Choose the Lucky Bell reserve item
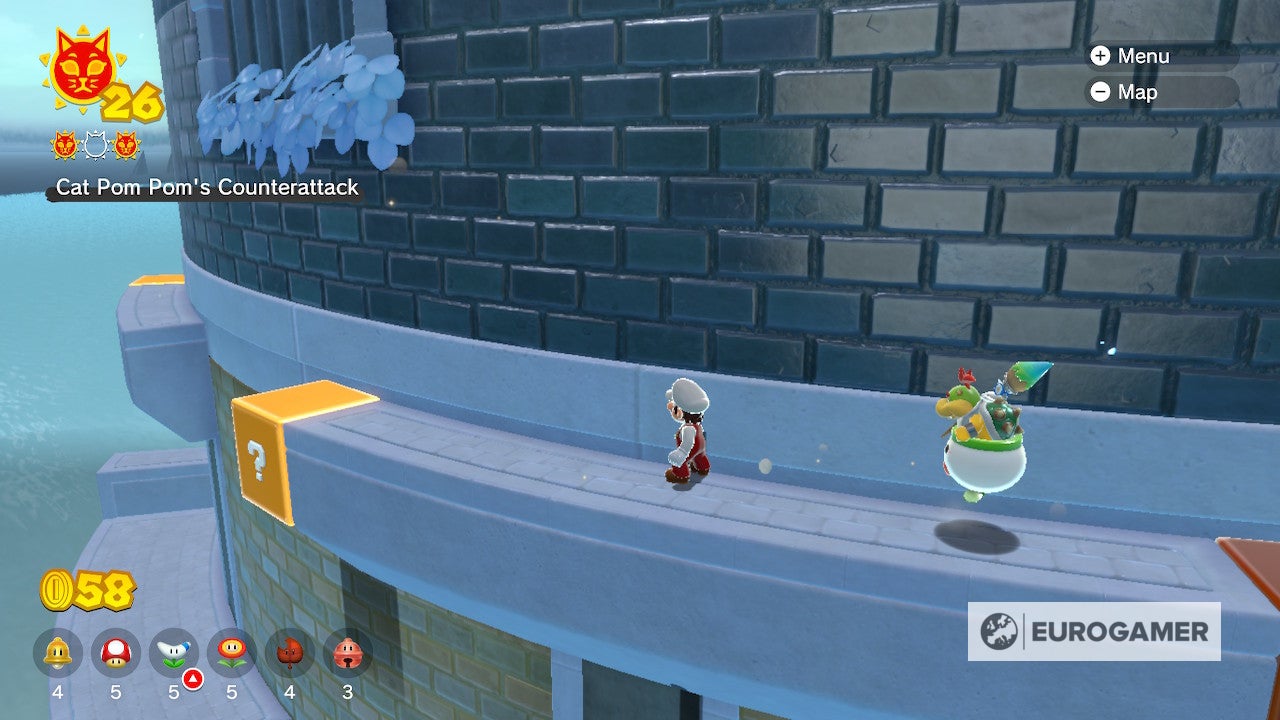Viewport: 1280px width, 720px height. [348, 653]
